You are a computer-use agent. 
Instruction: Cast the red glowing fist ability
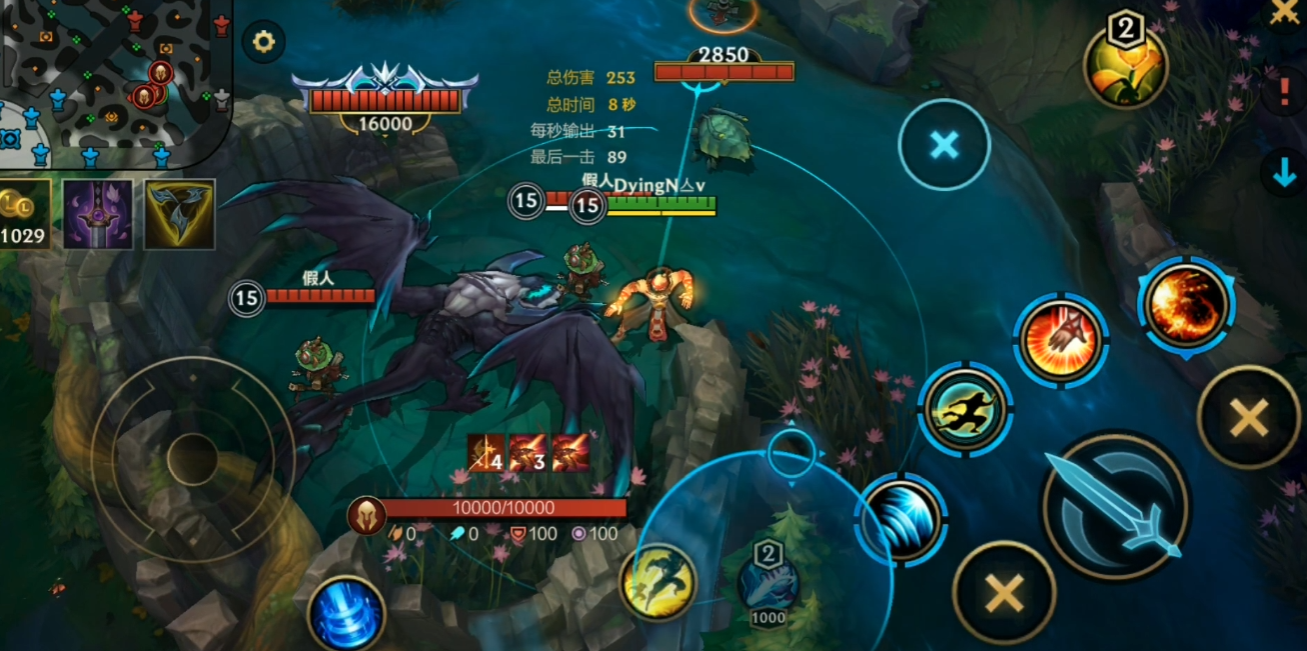(1061, 341)
